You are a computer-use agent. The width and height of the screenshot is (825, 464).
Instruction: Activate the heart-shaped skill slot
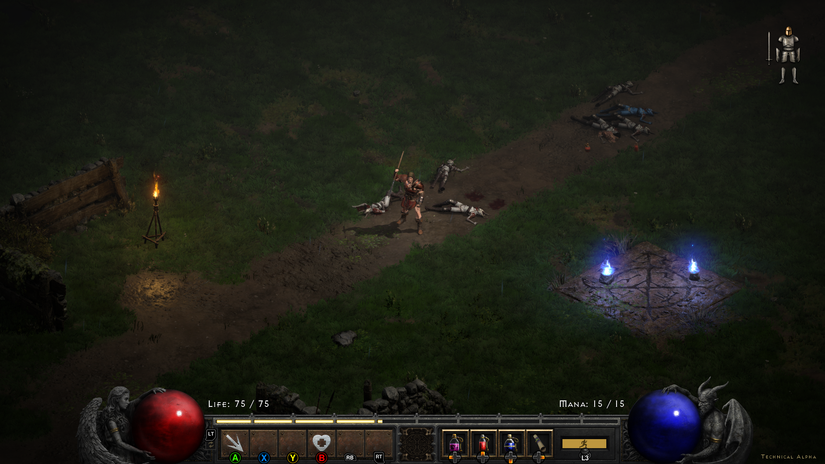tap(321, 443)
